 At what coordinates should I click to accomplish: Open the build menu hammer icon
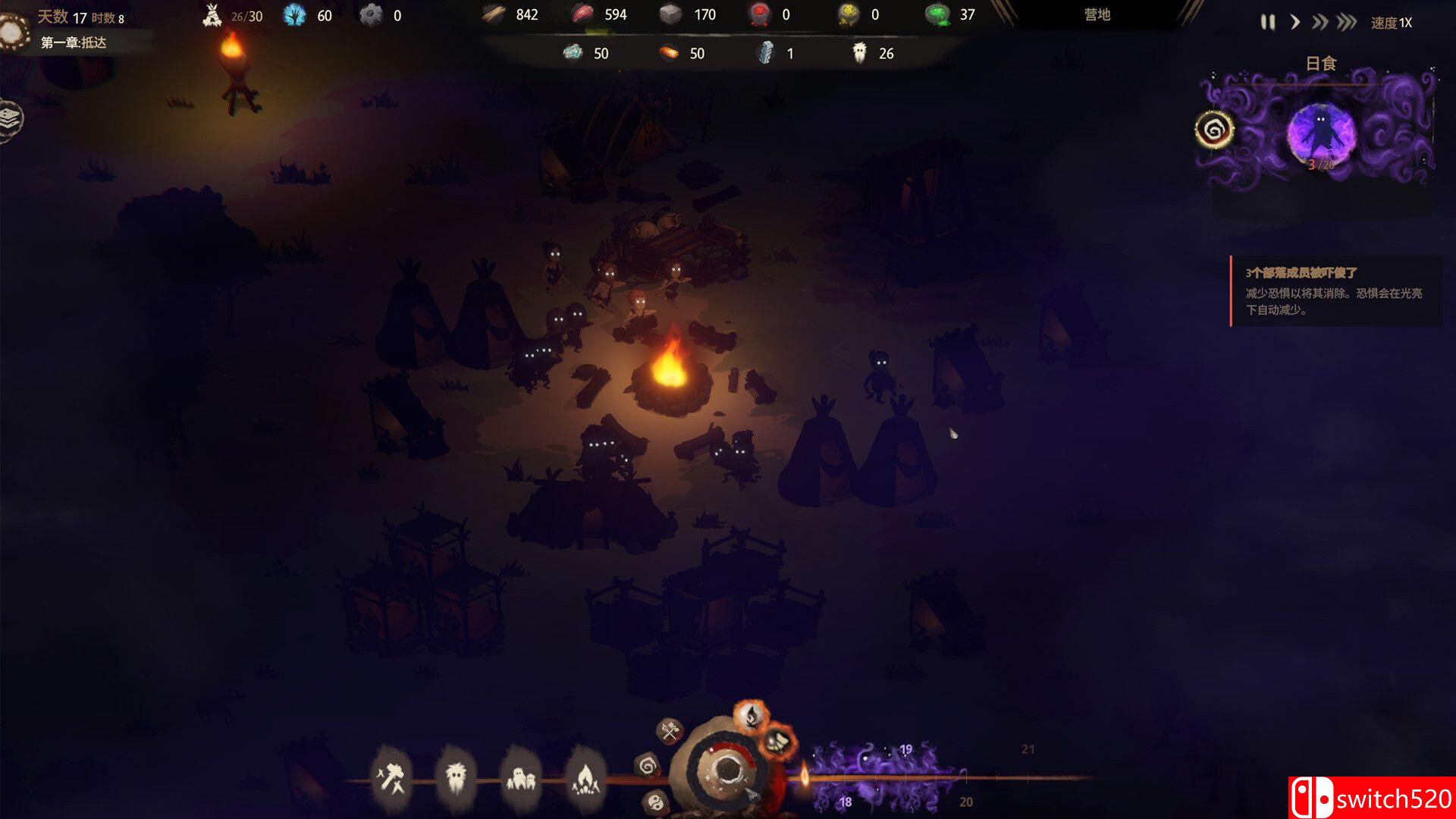point(392,777)
